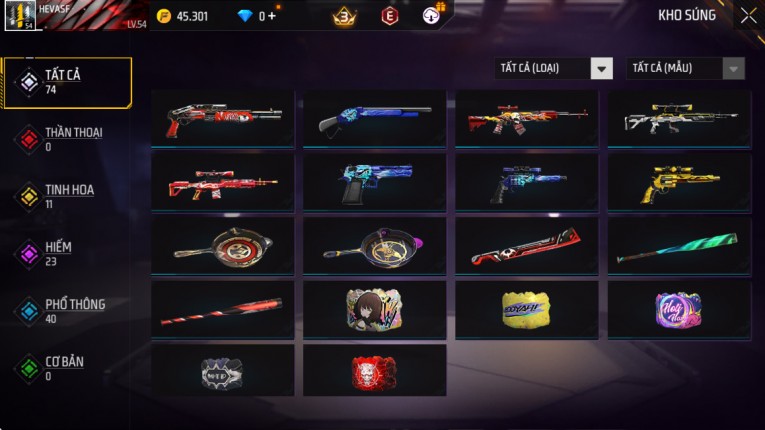Pick the golden revolver skin
The width and height of the screenshot is (765, 430).
point(679,182)
